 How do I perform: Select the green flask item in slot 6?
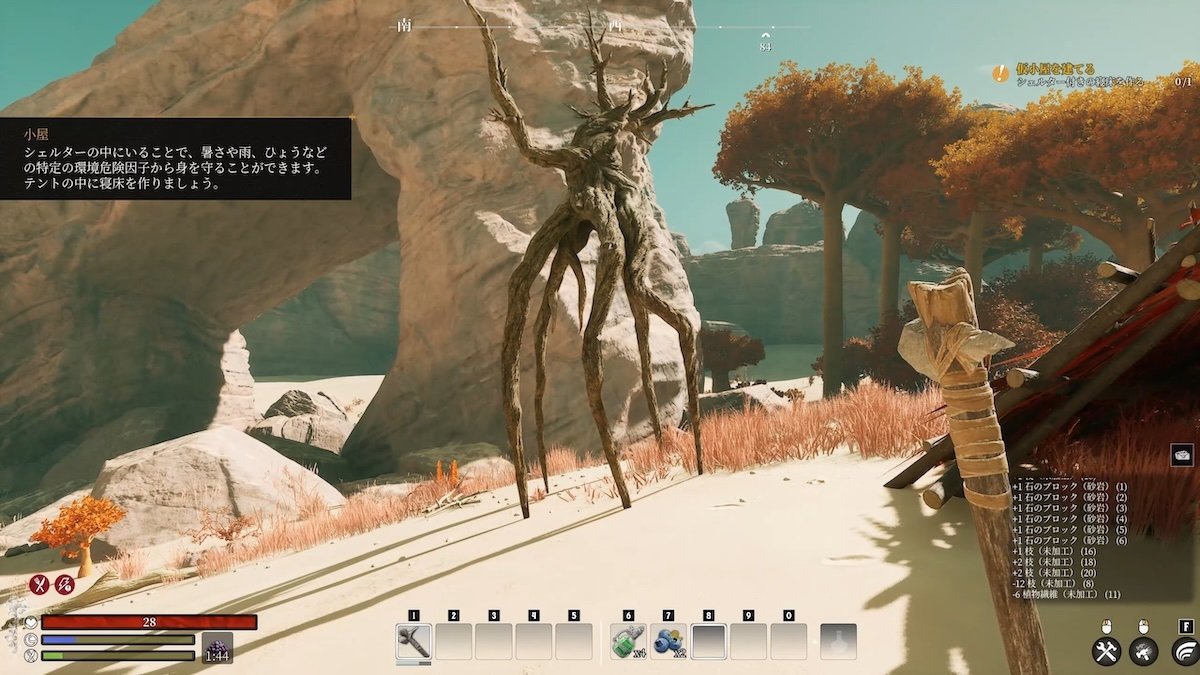628,642
